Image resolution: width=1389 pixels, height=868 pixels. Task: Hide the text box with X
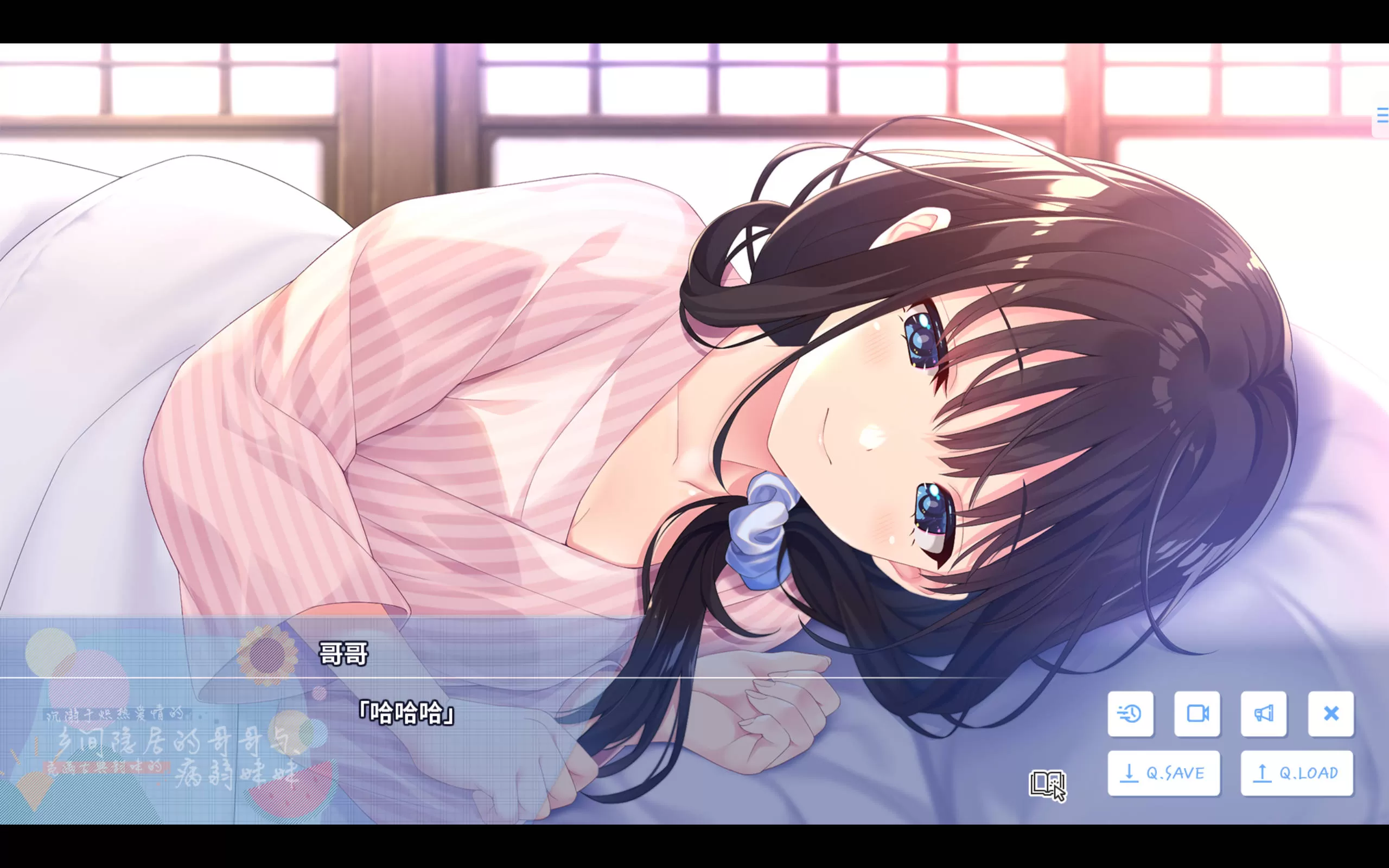[1330, 713]
